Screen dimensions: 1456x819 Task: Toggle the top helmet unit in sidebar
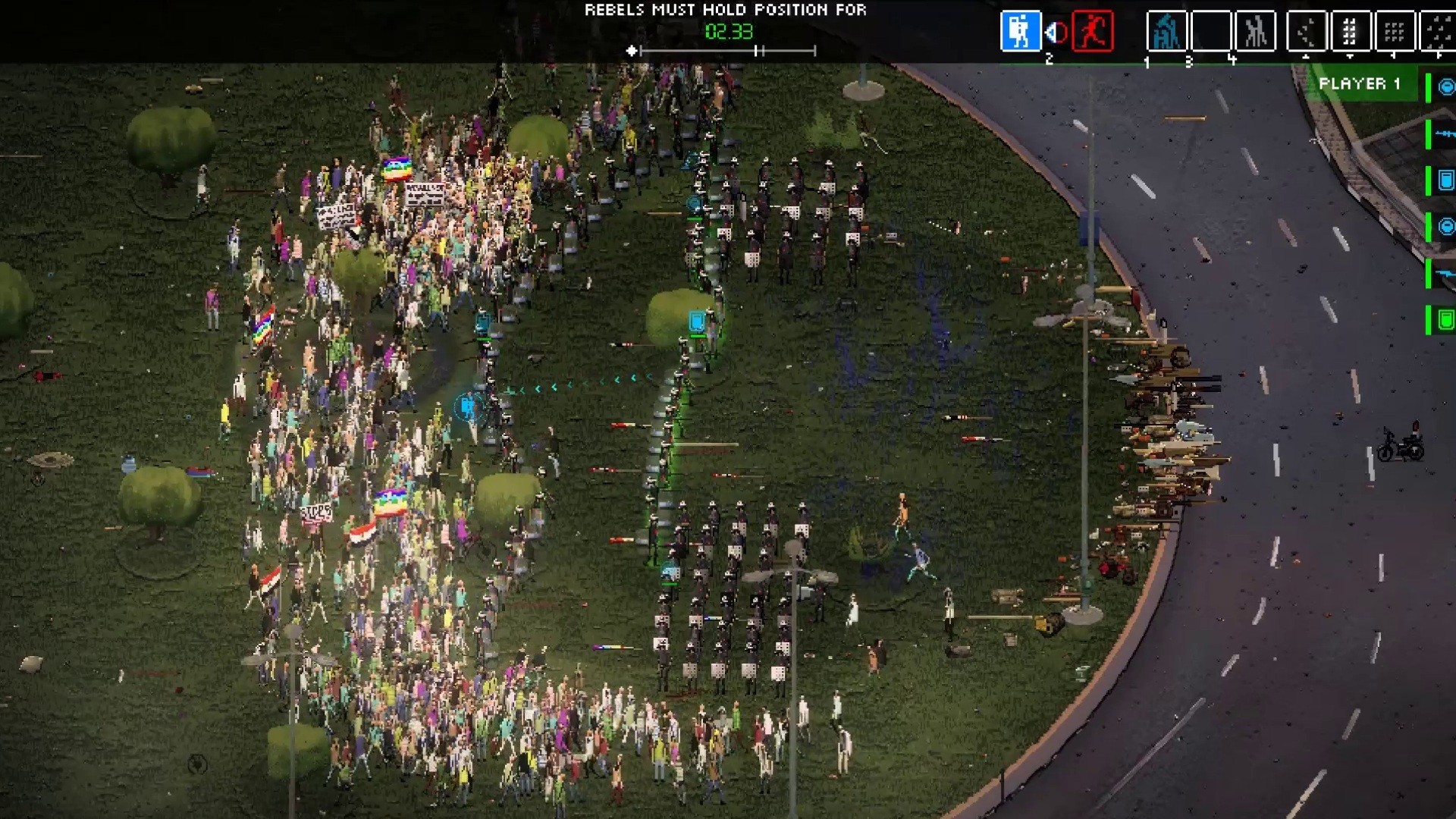[x=1445, y=87]
